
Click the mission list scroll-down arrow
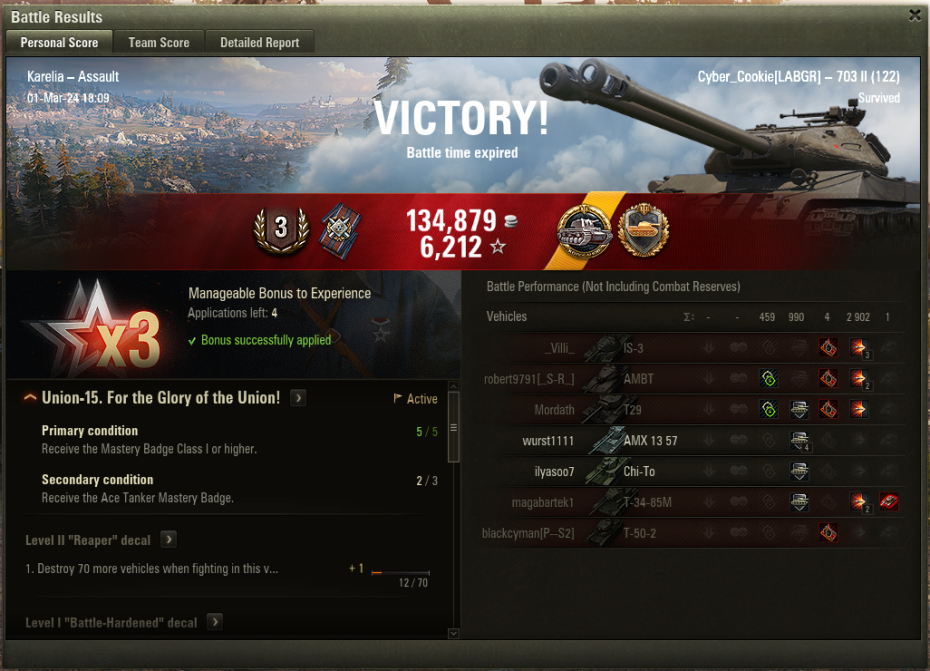tap(453, 633)
